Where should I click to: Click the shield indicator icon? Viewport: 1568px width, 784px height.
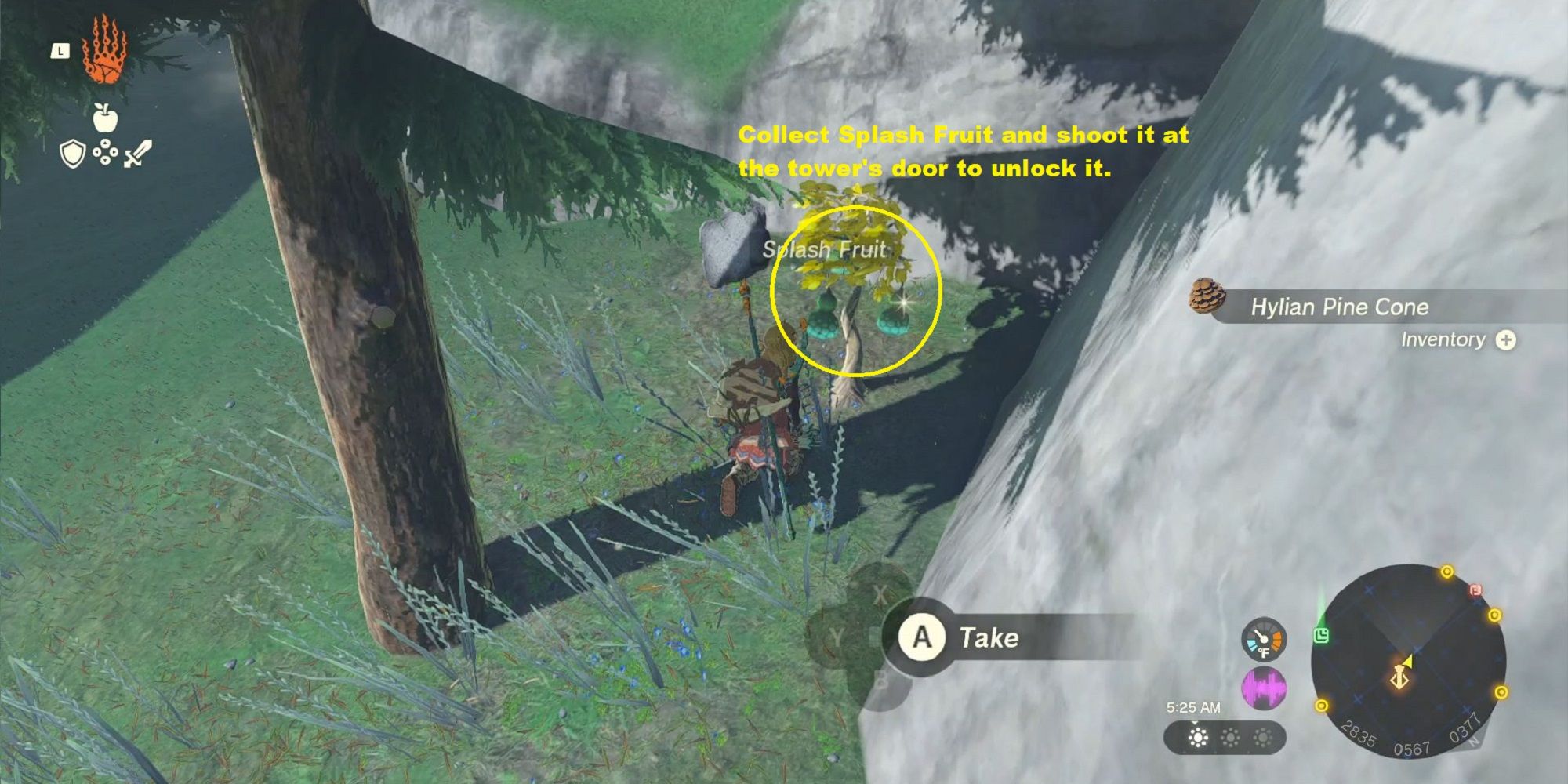click(x=71, y=151)
